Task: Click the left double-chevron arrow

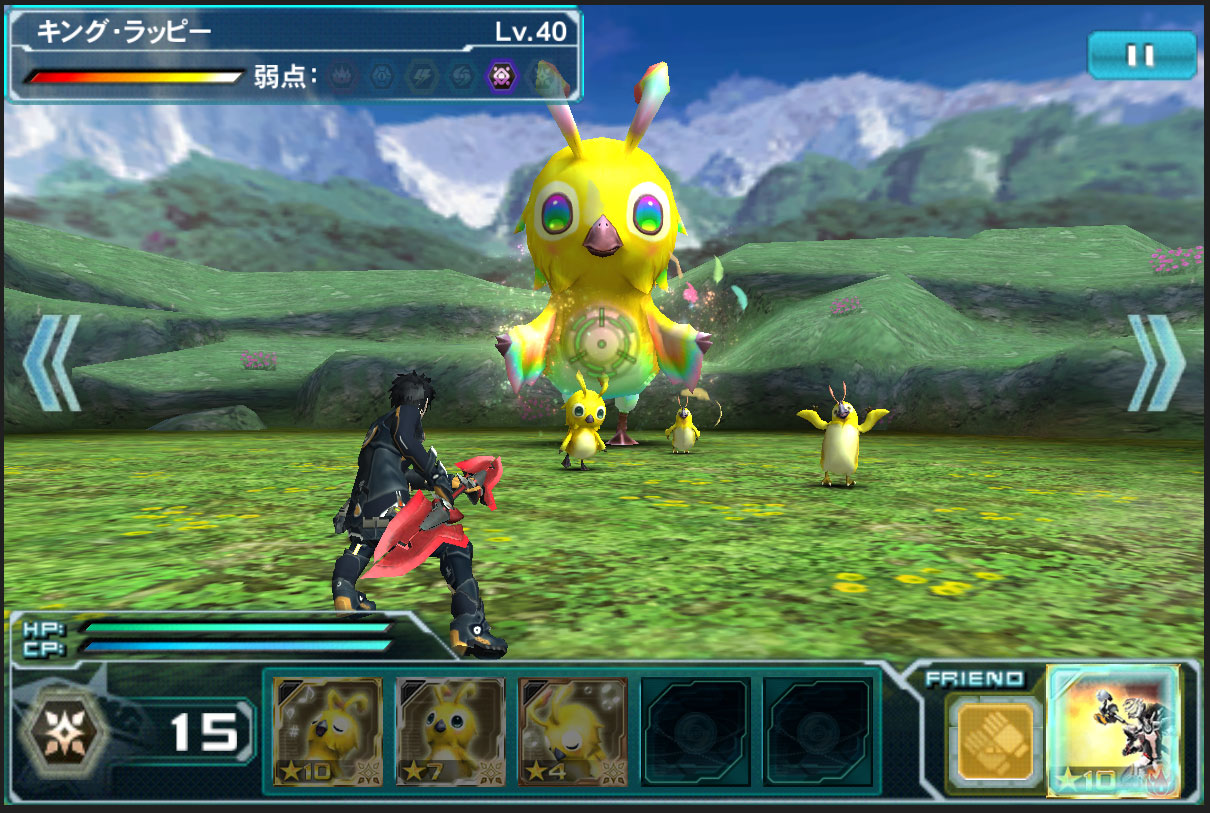Action: click(x=51, y=363)
